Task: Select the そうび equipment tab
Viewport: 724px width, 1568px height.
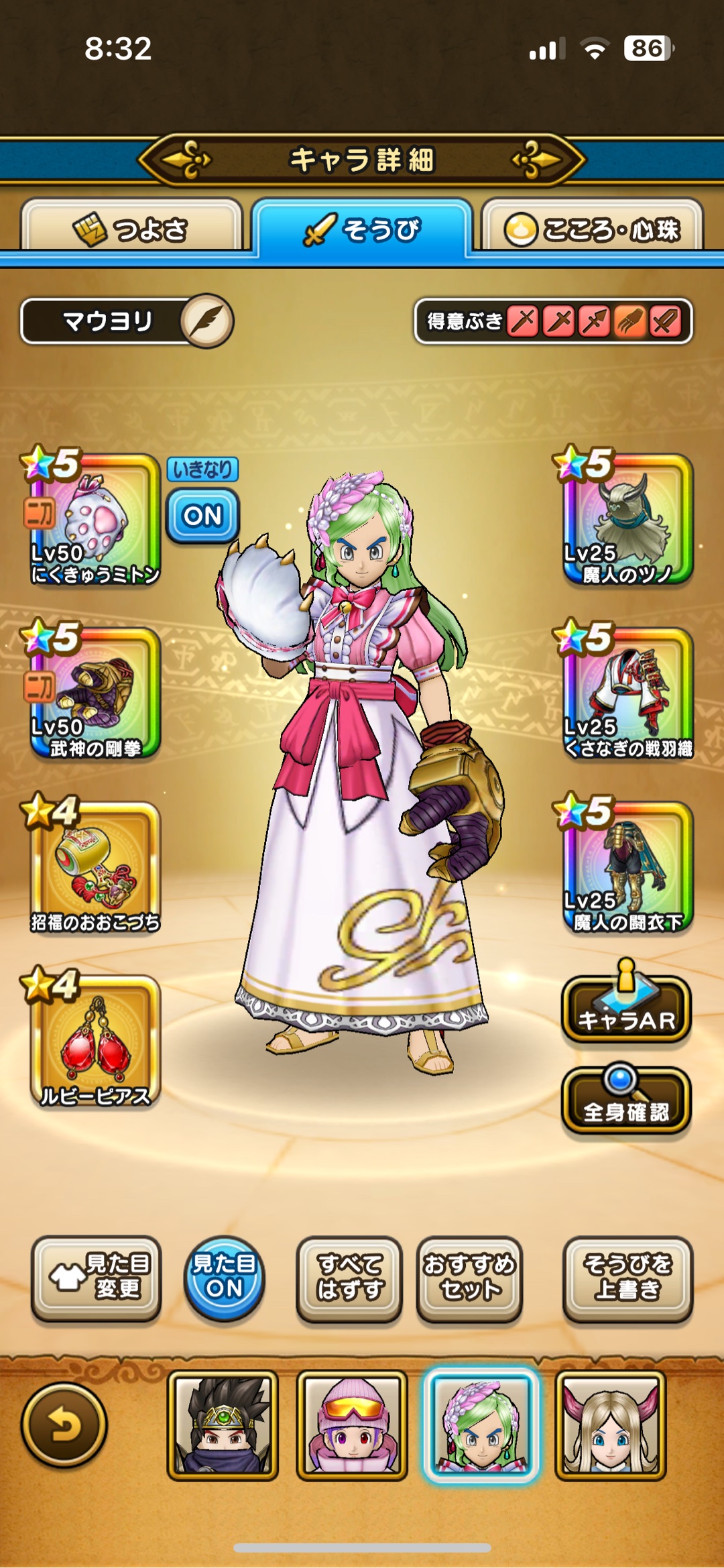Action: point(362,229)
